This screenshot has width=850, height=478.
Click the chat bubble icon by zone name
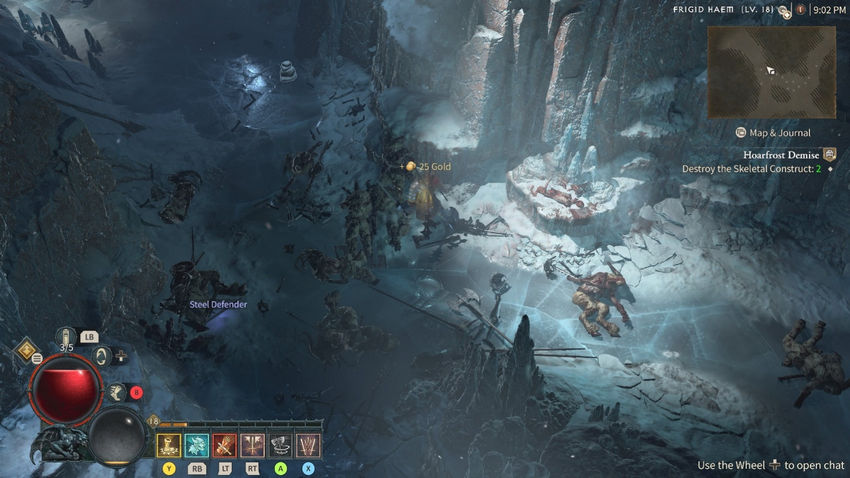(785, 10)
